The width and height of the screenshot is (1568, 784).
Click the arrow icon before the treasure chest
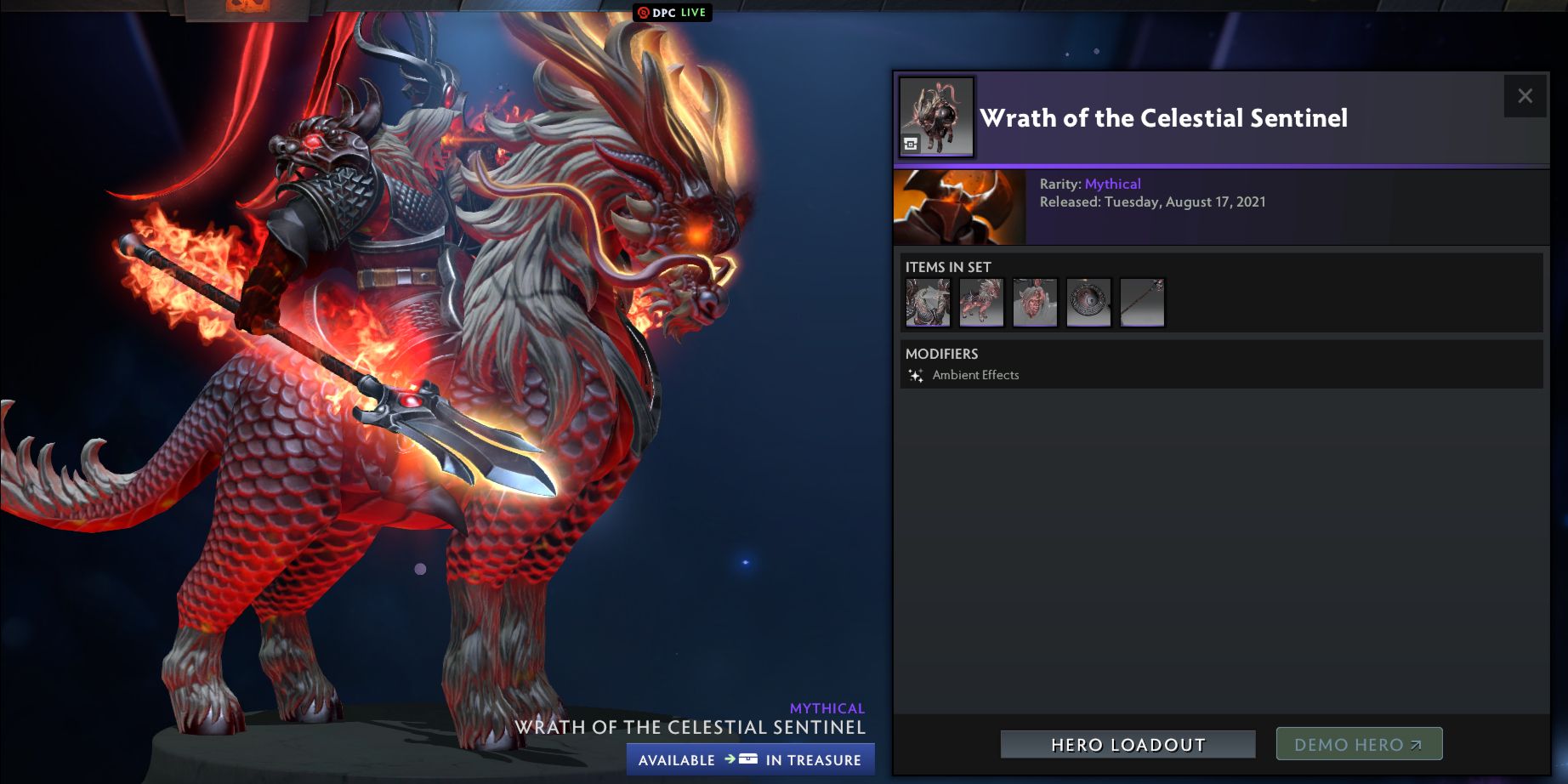pos(730,759)
